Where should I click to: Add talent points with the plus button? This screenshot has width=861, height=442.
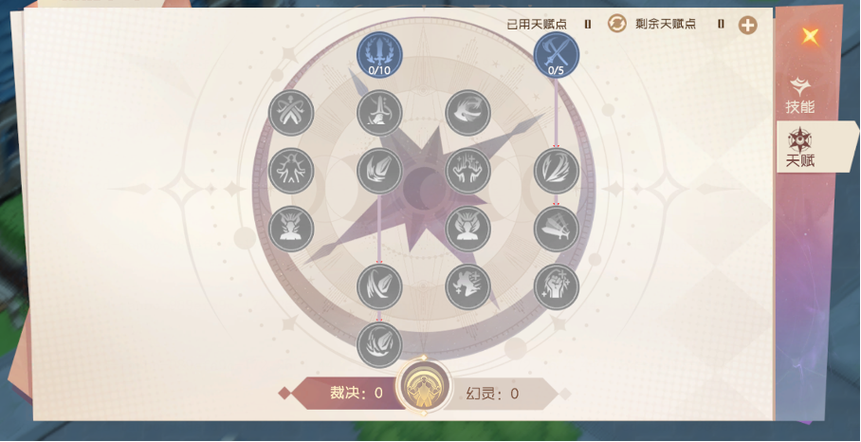point(748,25)
